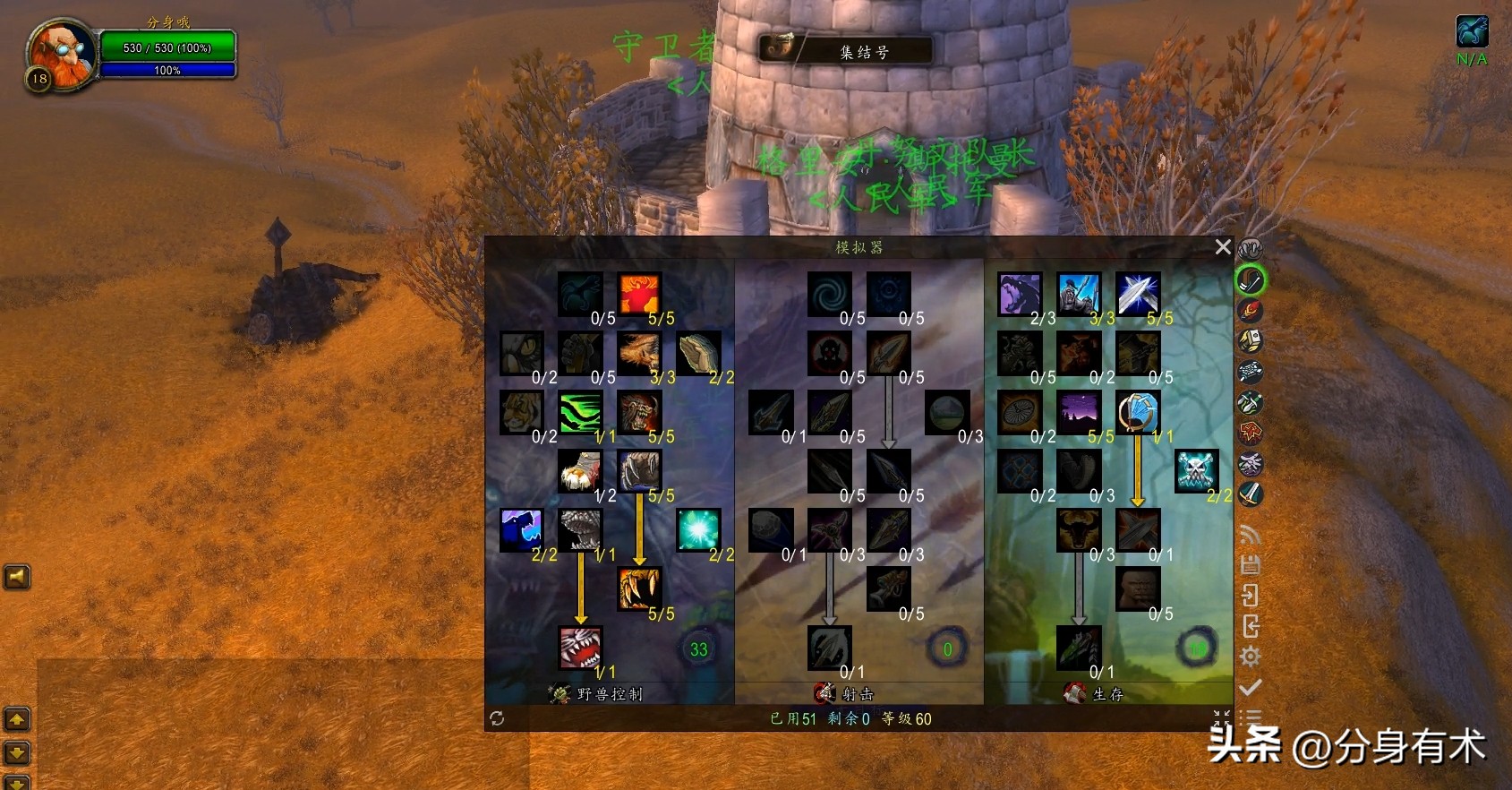Open simulator settings gear icon

tap(1251, 657)
